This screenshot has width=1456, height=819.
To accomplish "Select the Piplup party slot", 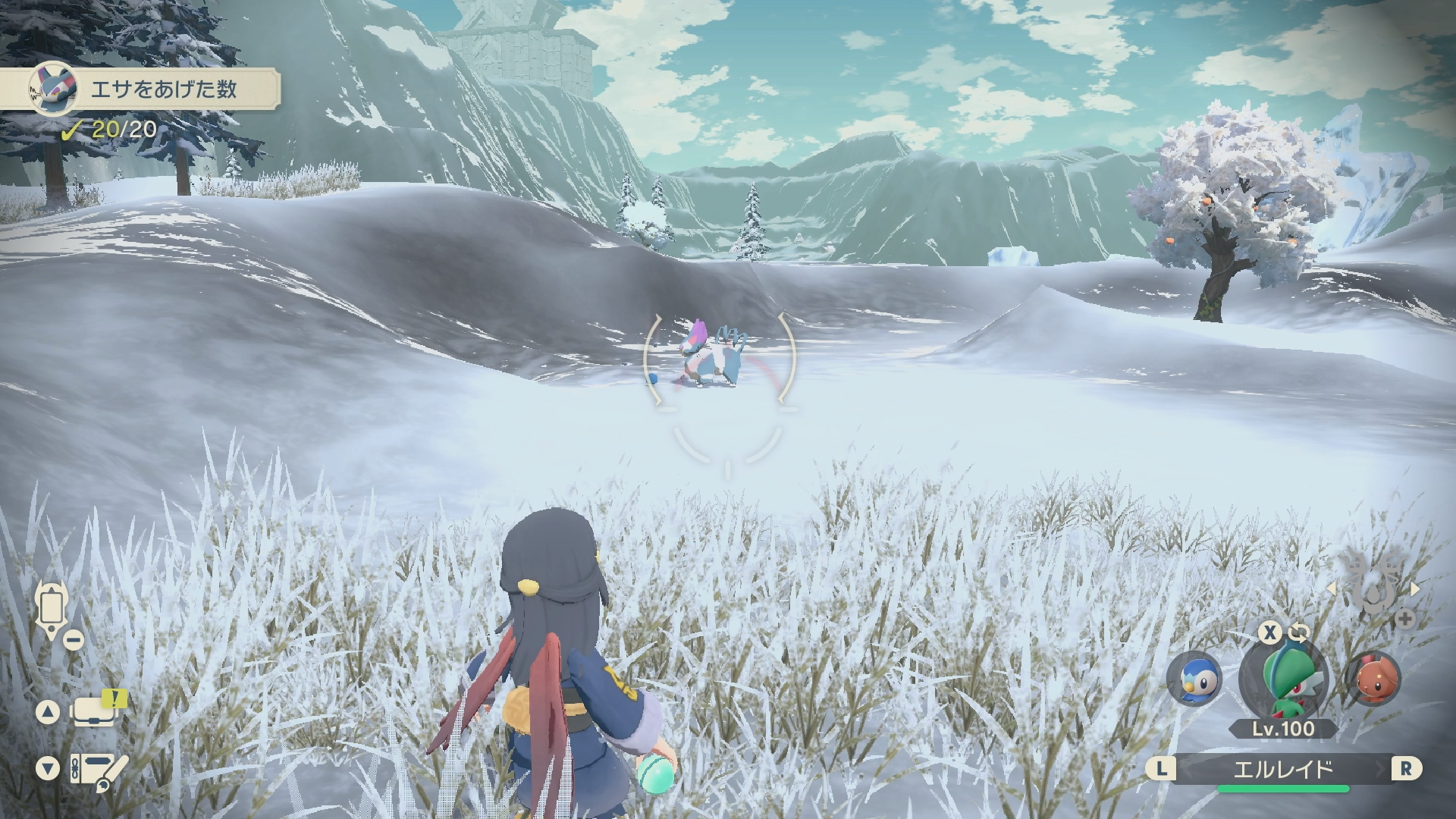I will click(x=1194, y=679).
